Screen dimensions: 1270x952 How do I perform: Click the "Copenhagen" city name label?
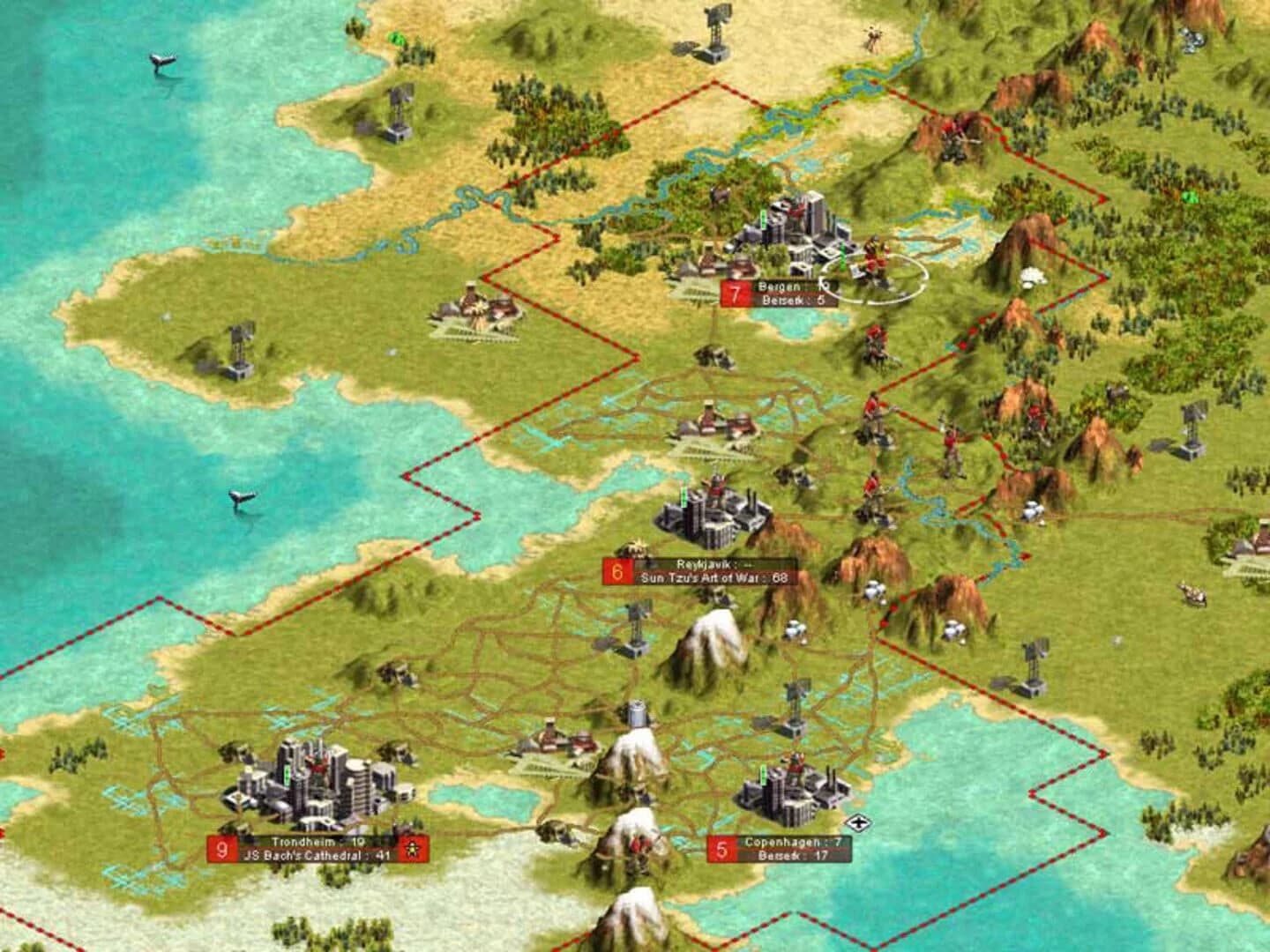point(783,842)
